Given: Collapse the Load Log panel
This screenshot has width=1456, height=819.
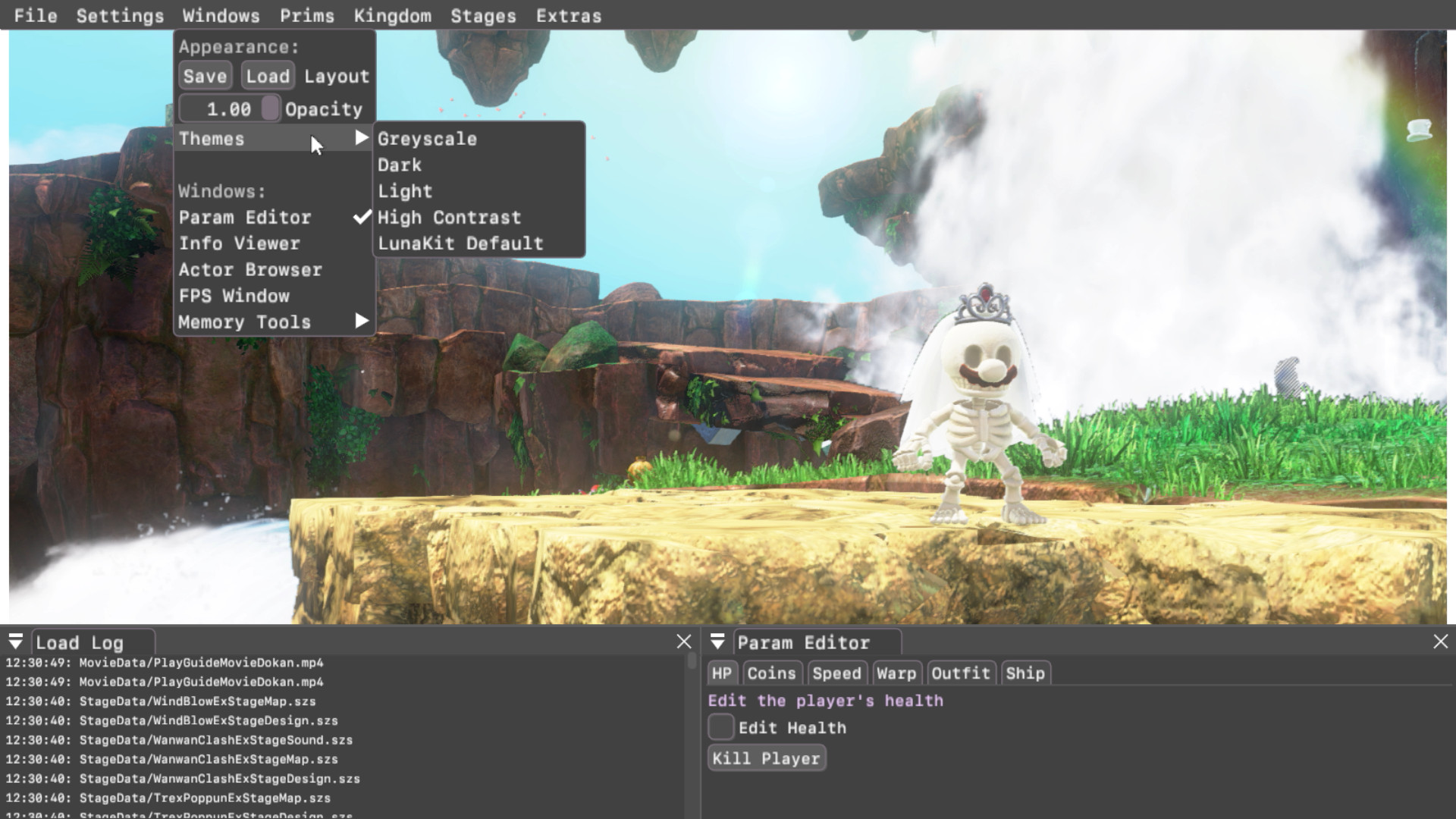Looking at the screenshot, I should click(x=14, y=641).
